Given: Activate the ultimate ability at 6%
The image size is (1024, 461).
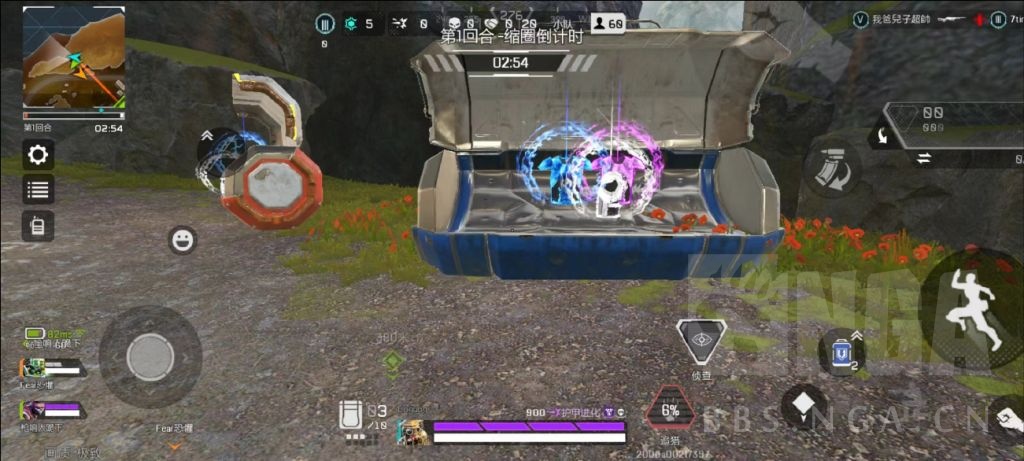Looking at the screenshot, I should click(670, 410).
